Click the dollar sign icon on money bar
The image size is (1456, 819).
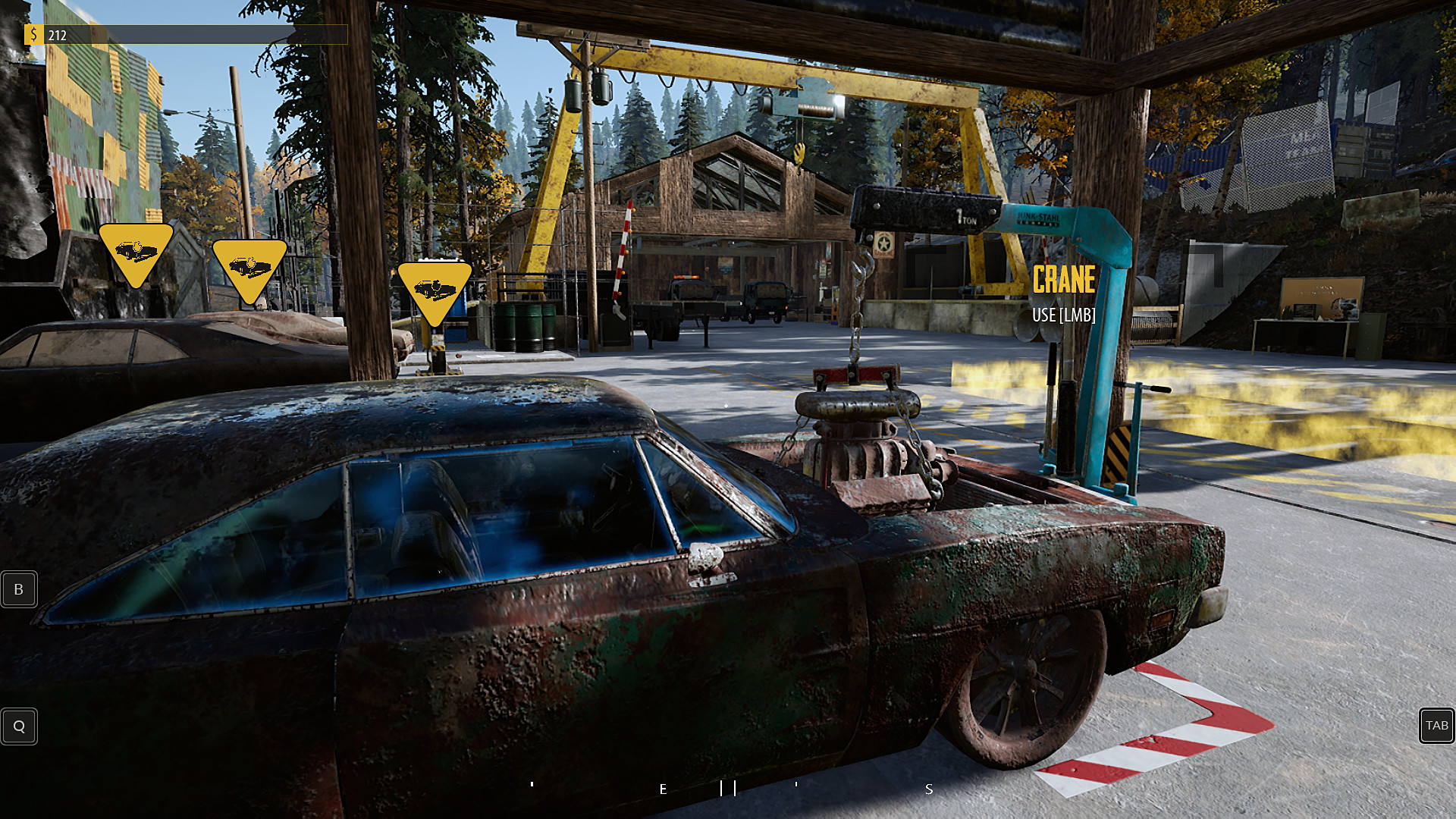pos(34,34)
